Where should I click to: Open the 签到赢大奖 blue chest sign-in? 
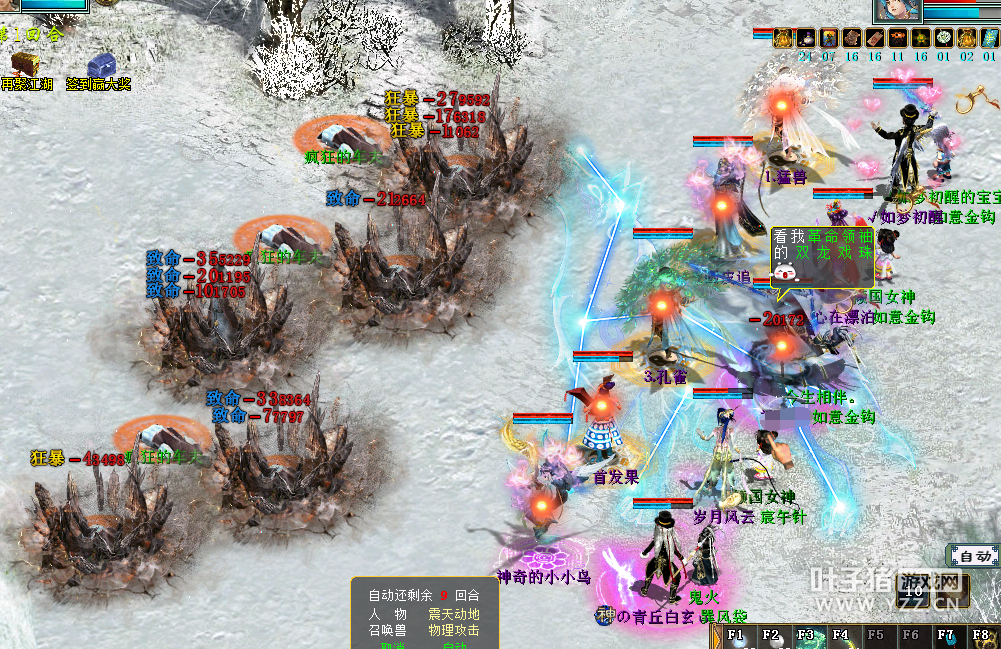click(99, 68)
